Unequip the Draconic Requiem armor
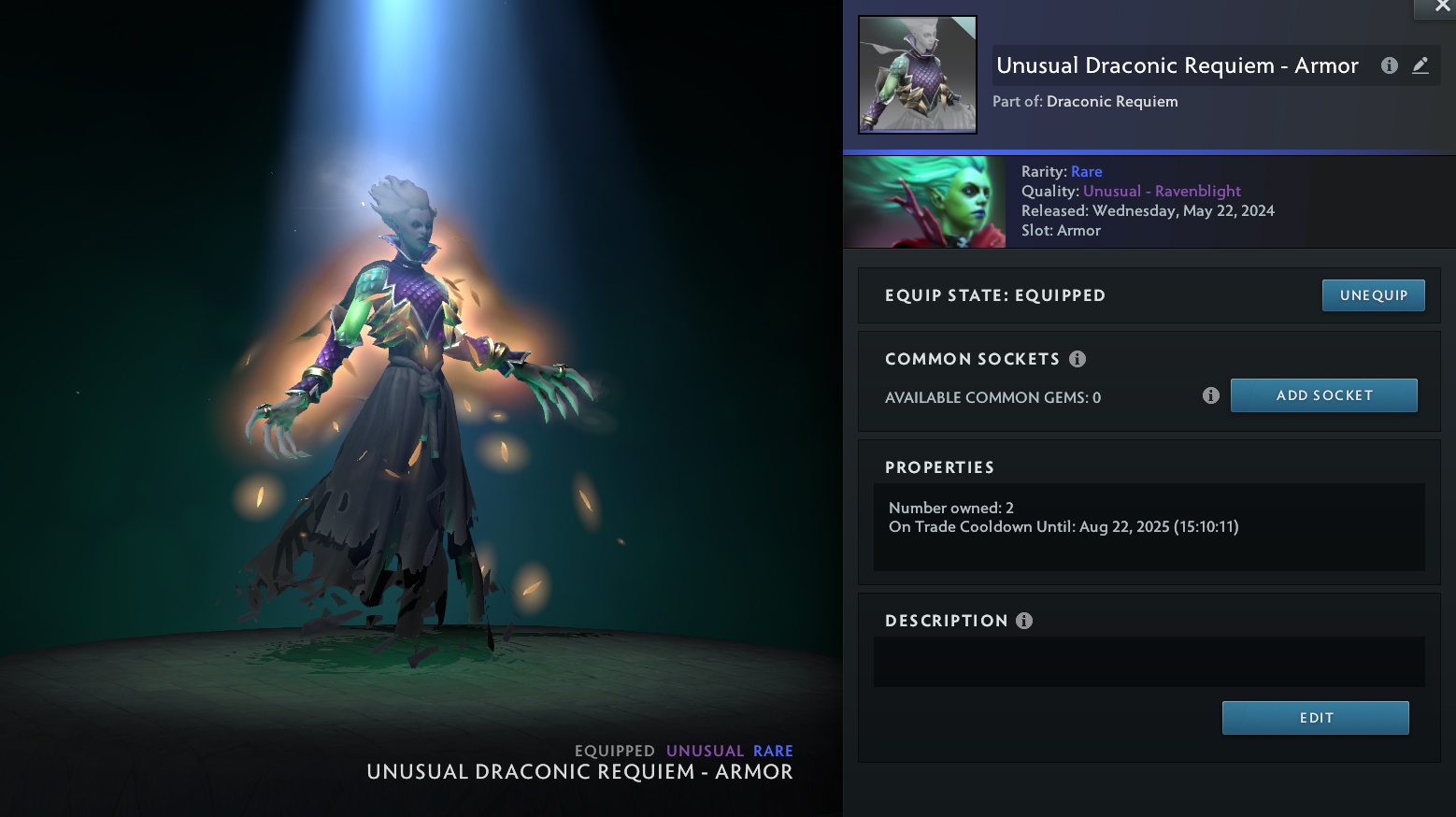Image resolution: width=1456 pixels, height=817 pixels. click(x=1373, y=295)
